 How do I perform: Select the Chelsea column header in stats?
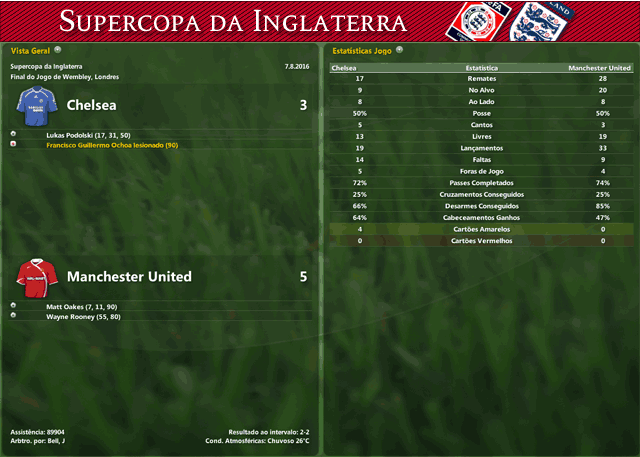344,68
